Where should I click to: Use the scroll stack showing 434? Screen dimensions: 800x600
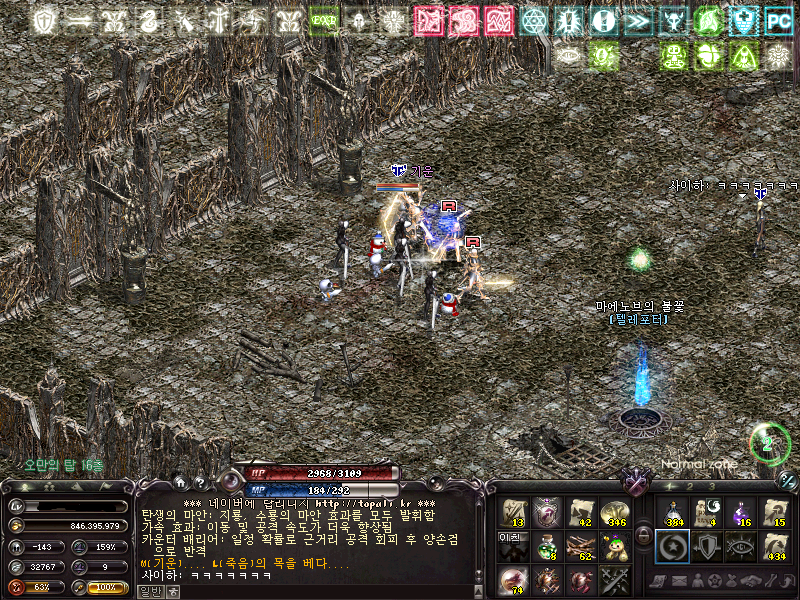point(777,546)
